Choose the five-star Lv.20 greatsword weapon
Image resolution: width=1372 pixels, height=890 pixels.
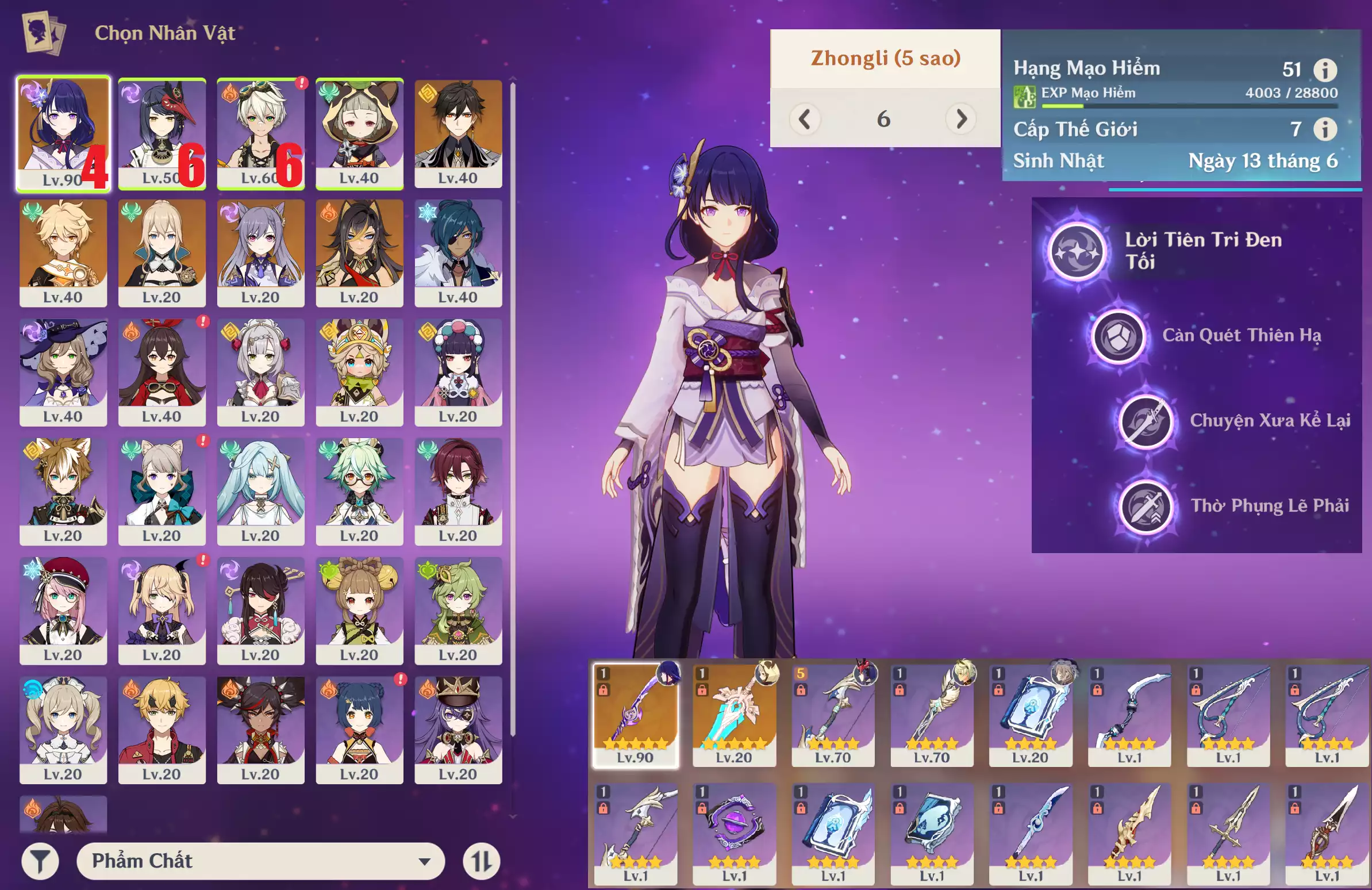pos(734,715)
